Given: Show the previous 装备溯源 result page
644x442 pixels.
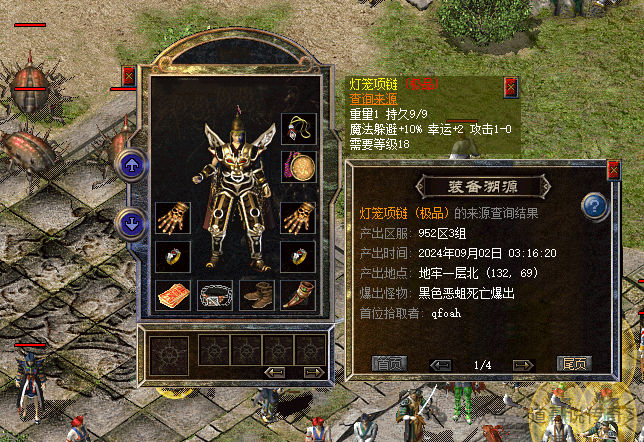Looking at the screenshot, I should [x=440, y=364].
